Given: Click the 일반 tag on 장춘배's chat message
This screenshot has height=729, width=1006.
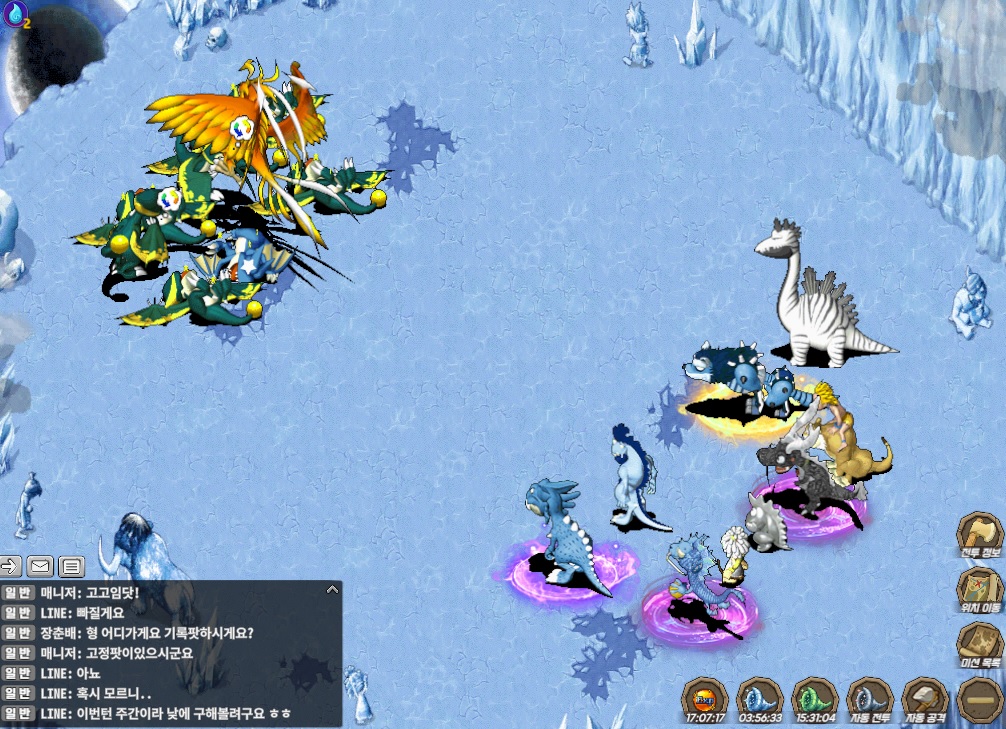Looking at the screenshot, I should click(19, 633).
